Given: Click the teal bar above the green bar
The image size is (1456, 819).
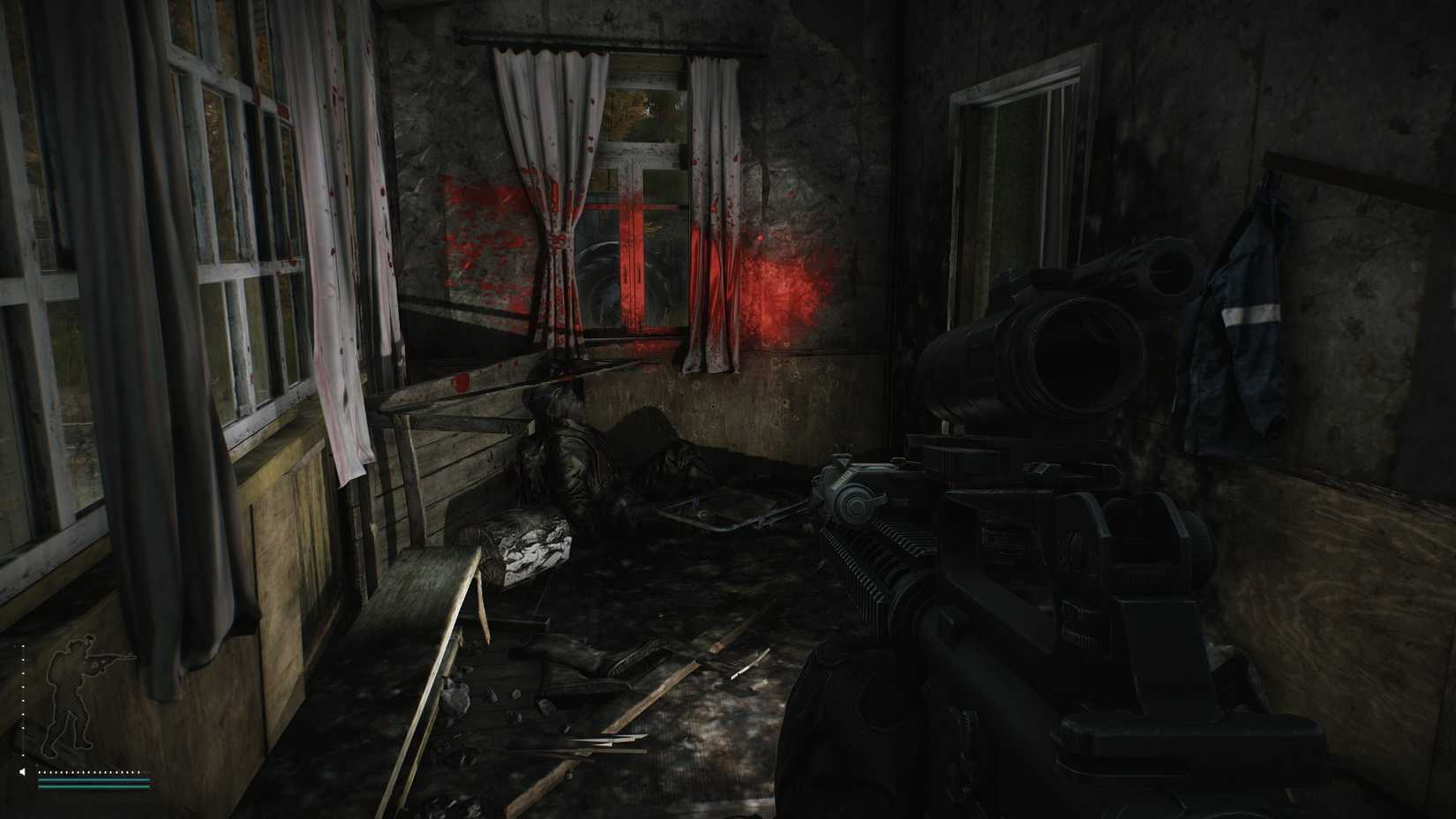Looking at the screenshot, I should [x=93, y=780].
